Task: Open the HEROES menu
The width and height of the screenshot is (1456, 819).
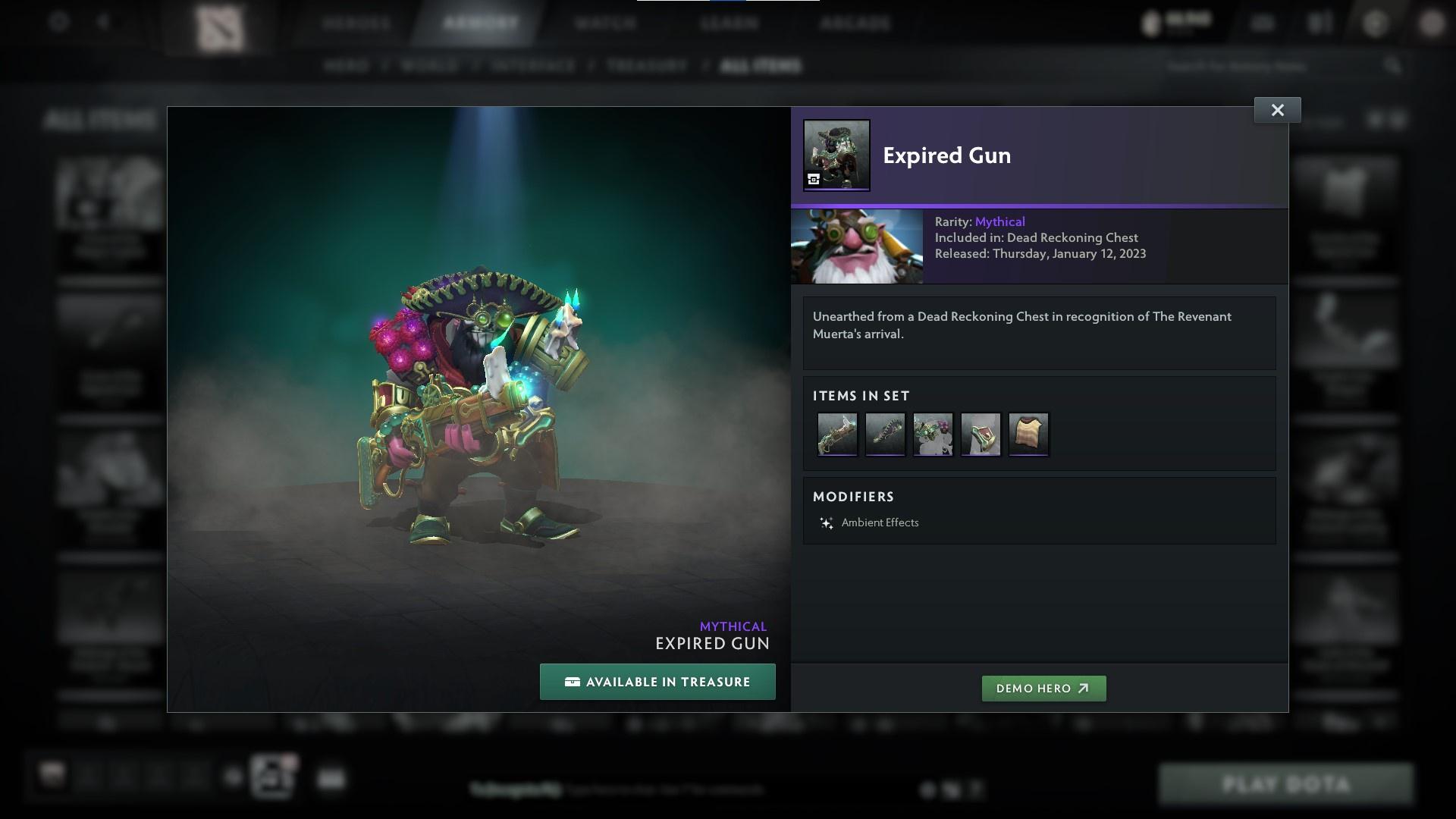Action: [354, 23]
